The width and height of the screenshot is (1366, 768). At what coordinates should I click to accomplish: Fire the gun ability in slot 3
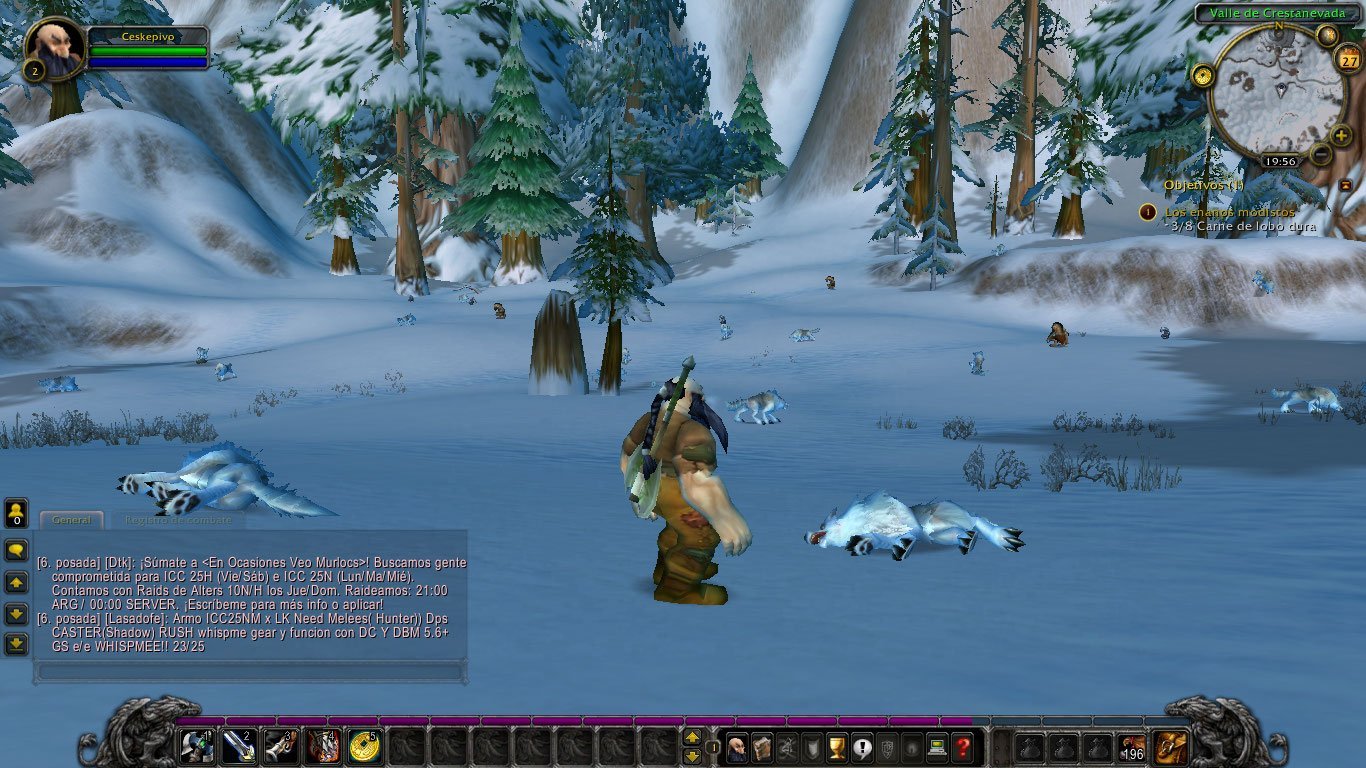coord(281,746)
